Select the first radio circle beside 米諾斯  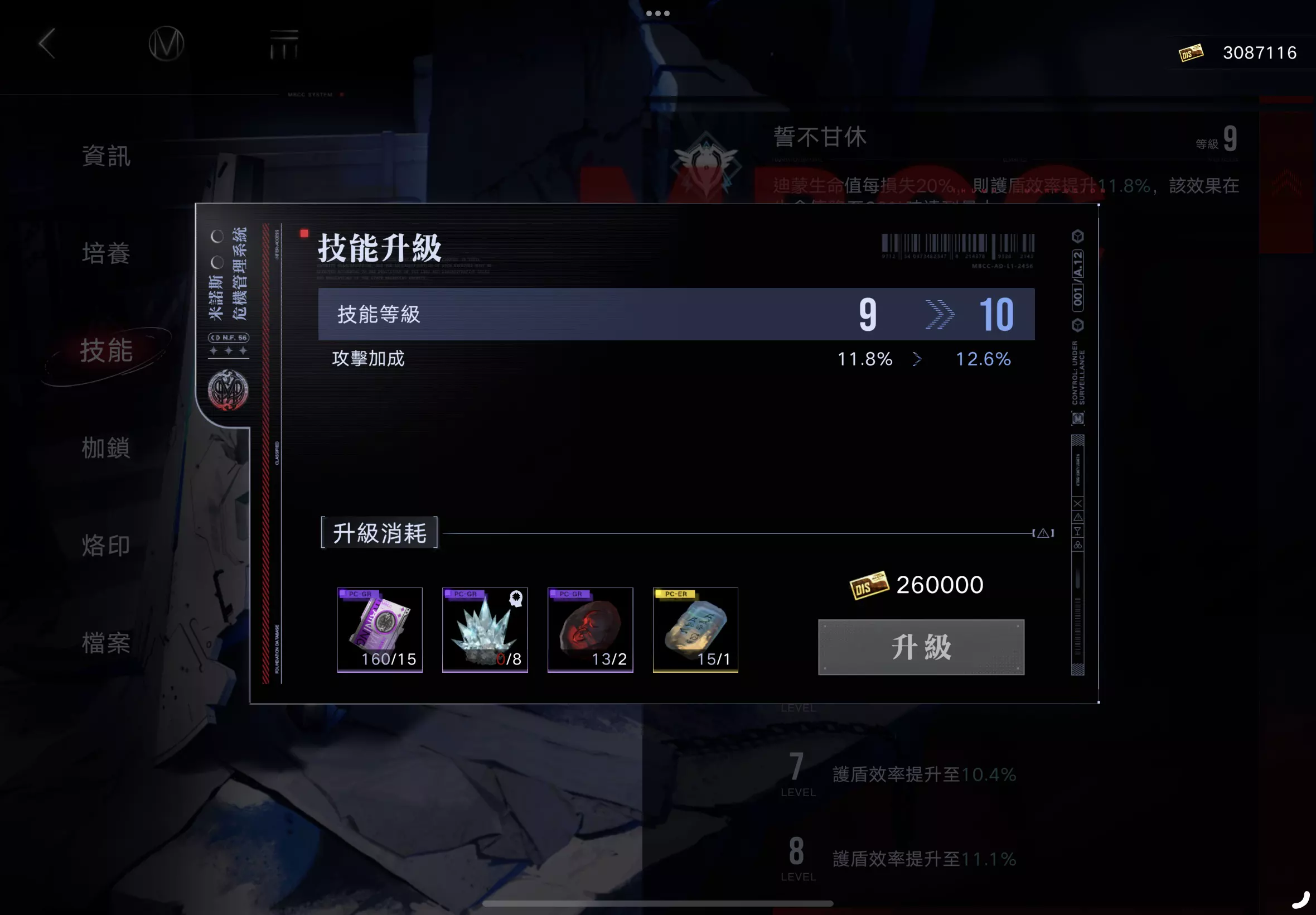pyautogui.click(x=216, y=236)
